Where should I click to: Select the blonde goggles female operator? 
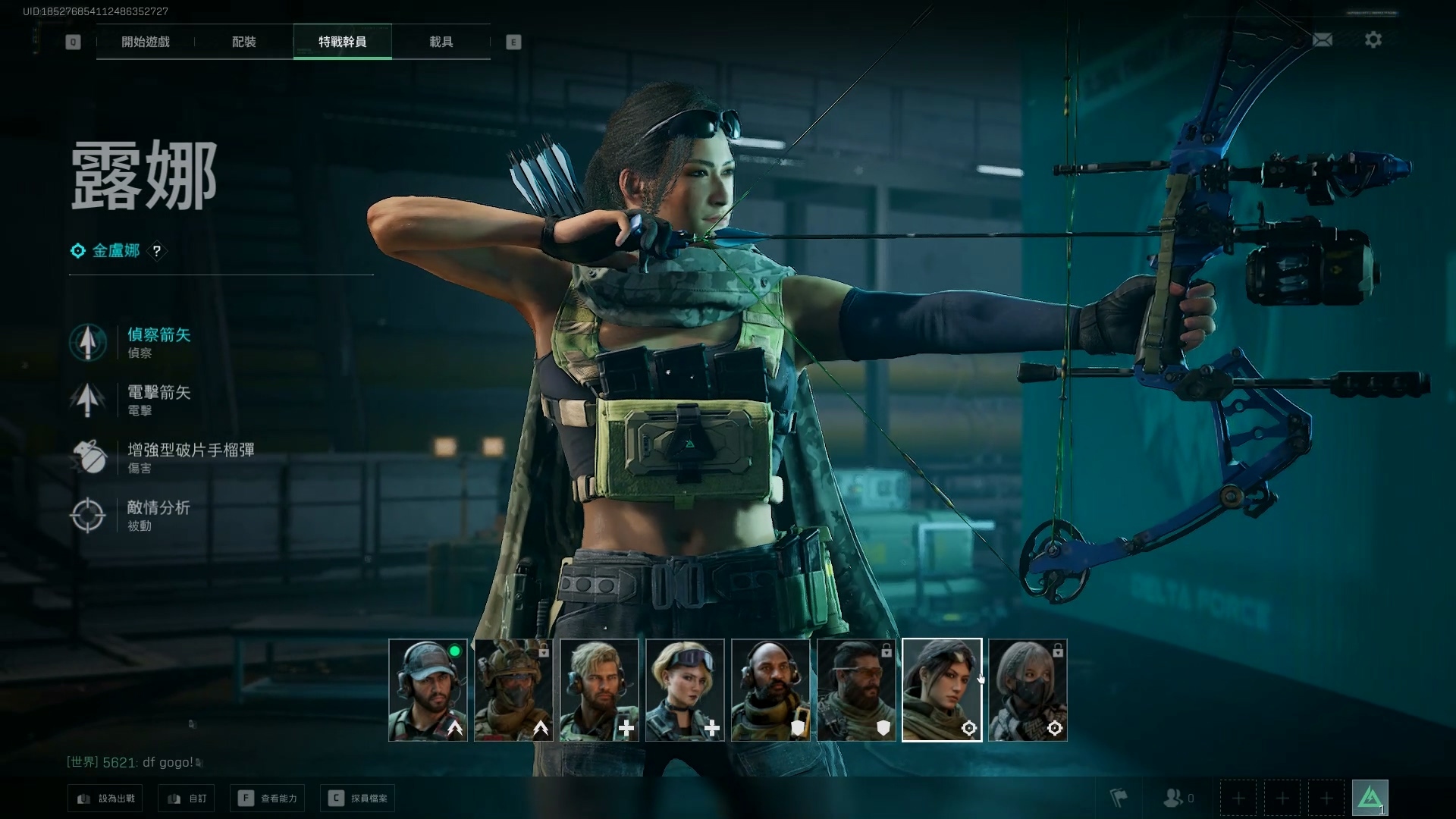[685, 690]
